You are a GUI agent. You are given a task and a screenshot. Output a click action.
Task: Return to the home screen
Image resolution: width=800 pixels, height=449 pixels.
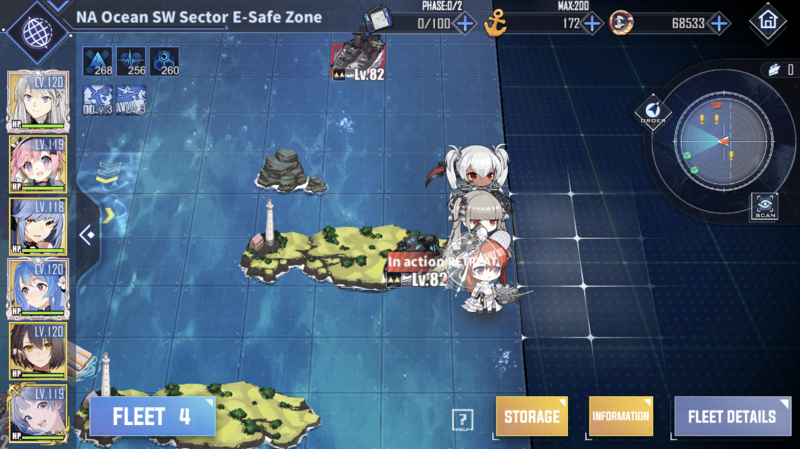click(x=767, y=22)
